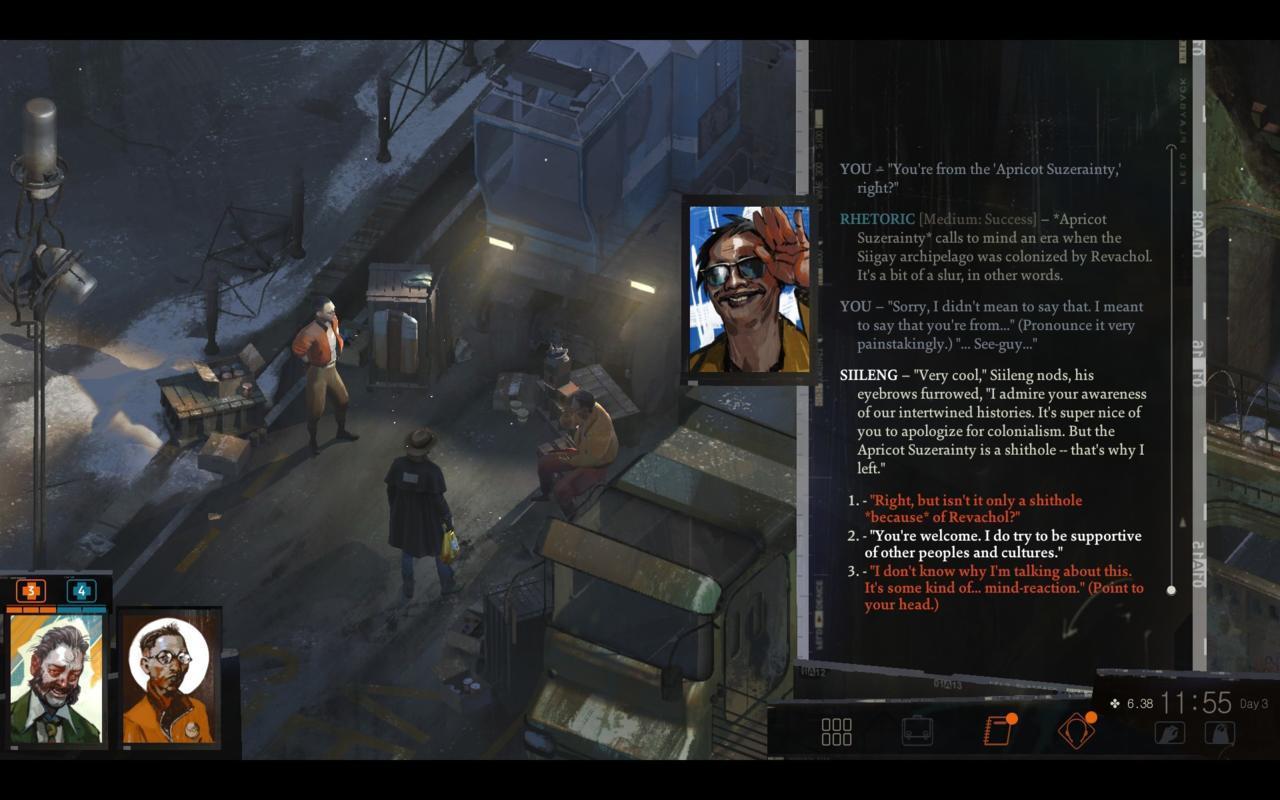Screen dimensions: 1280x800
Task: Open the Thought Cabinet head icon
Action: [1076, 731]
